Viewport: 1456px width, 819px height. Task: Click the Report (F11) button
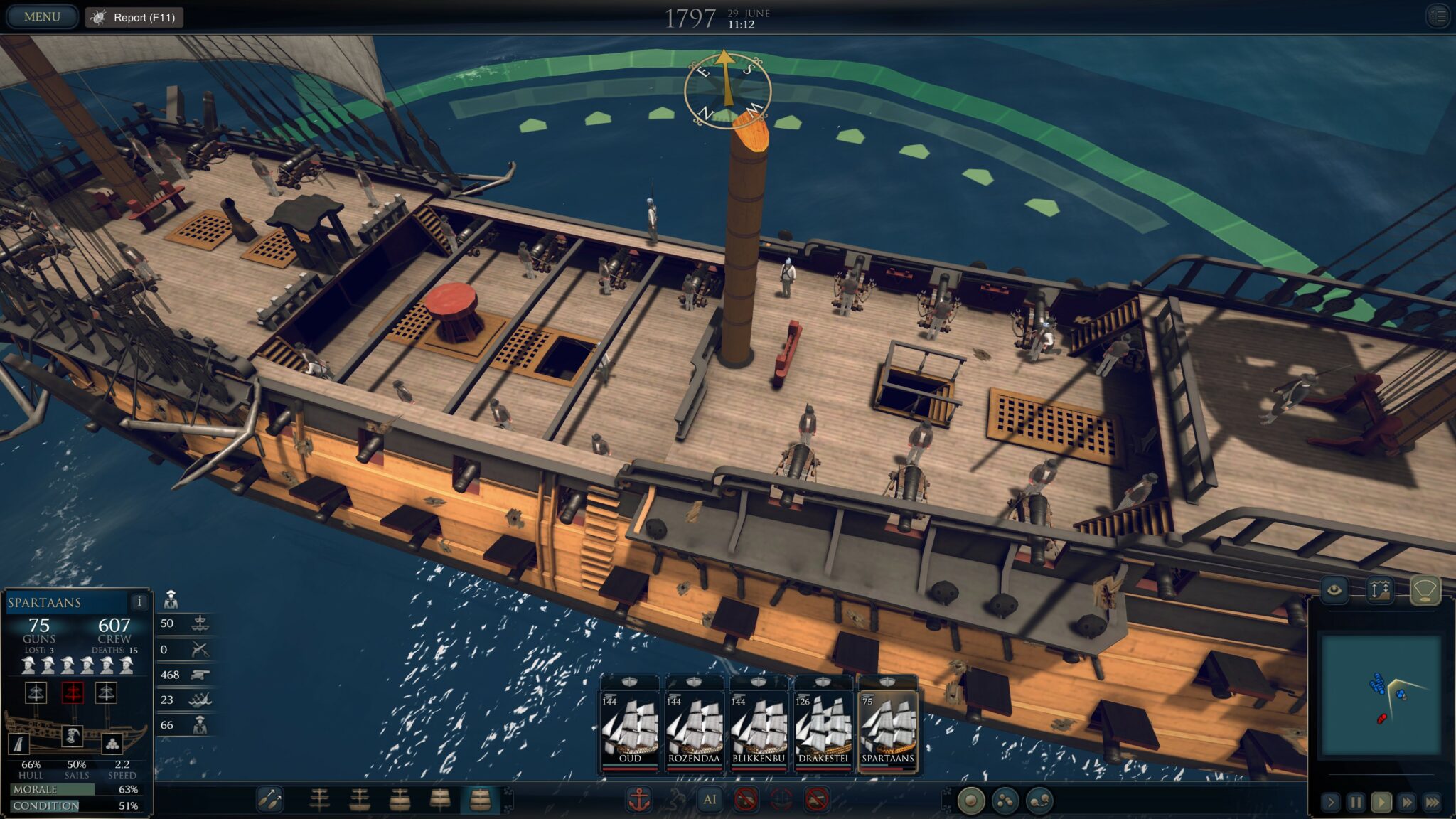[x=135, y=16]
